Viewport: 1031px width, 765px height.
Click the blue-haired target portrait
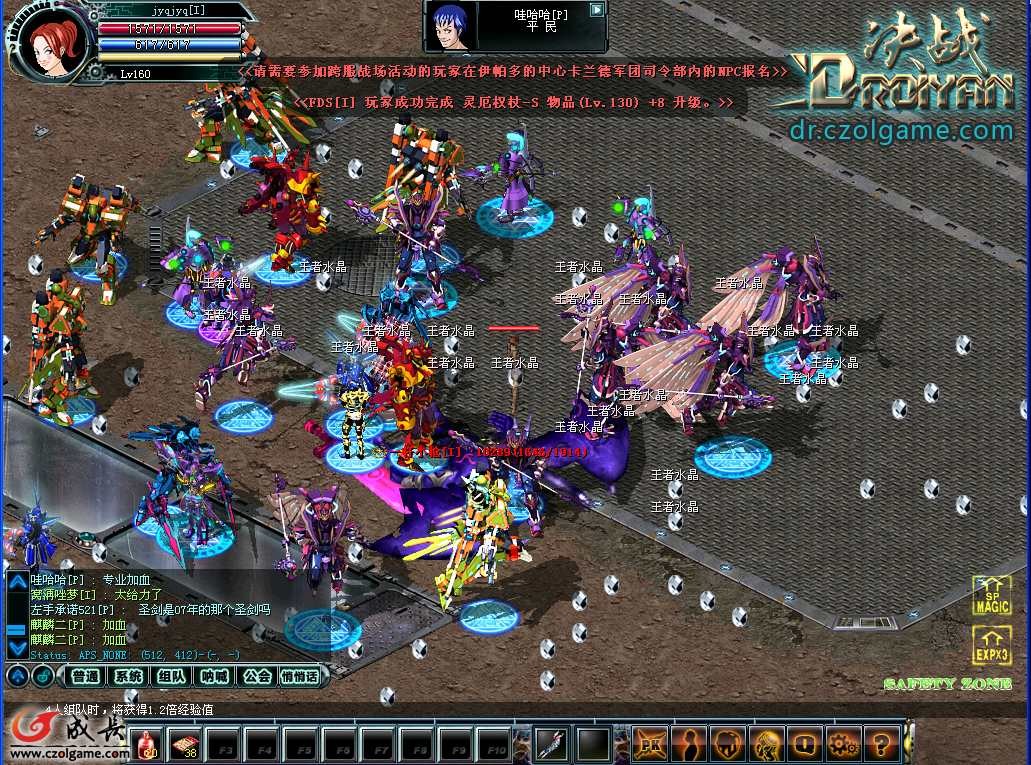click(x=450, y=26)
